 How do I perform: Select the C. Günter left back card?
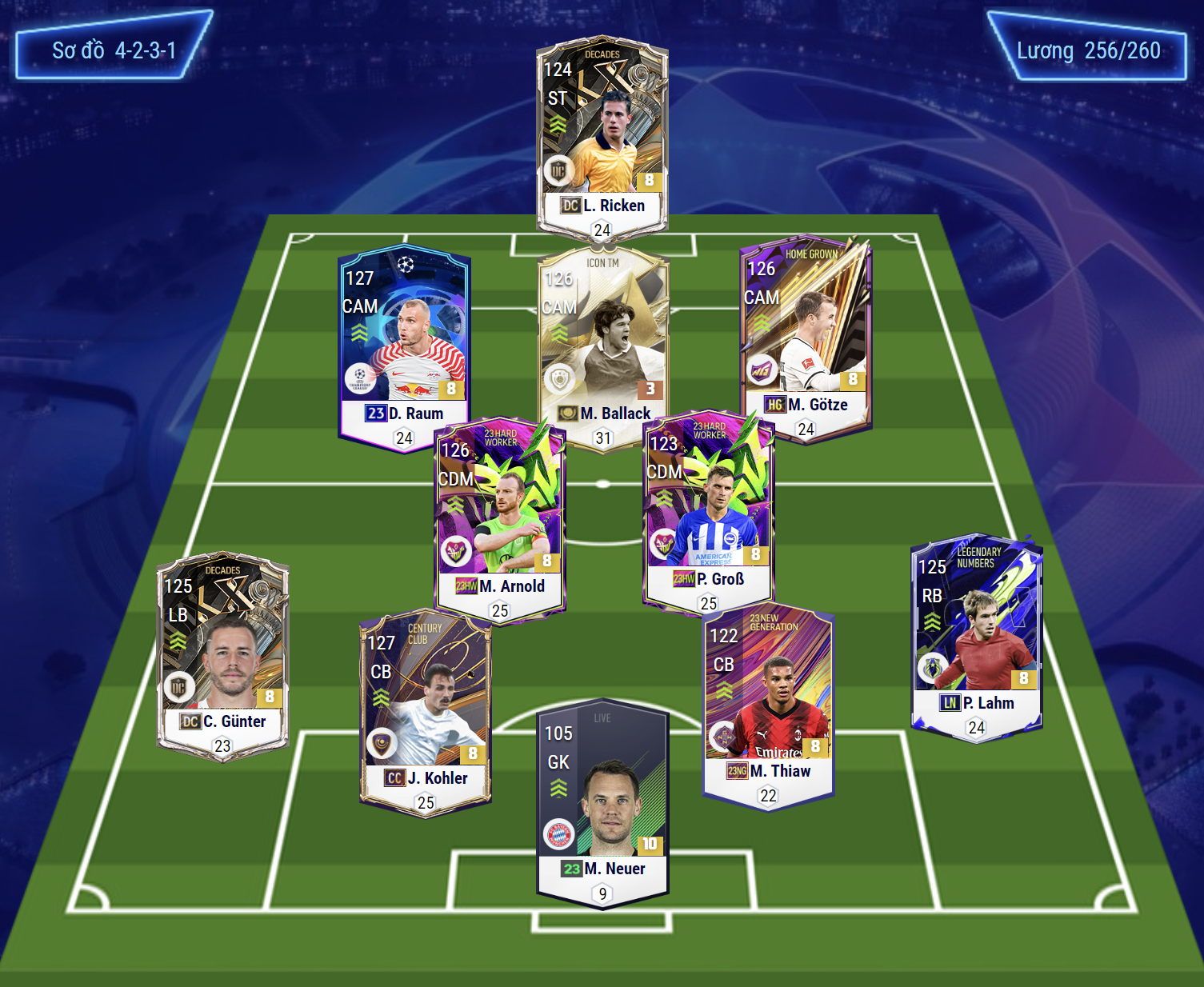tap(222, 652)
